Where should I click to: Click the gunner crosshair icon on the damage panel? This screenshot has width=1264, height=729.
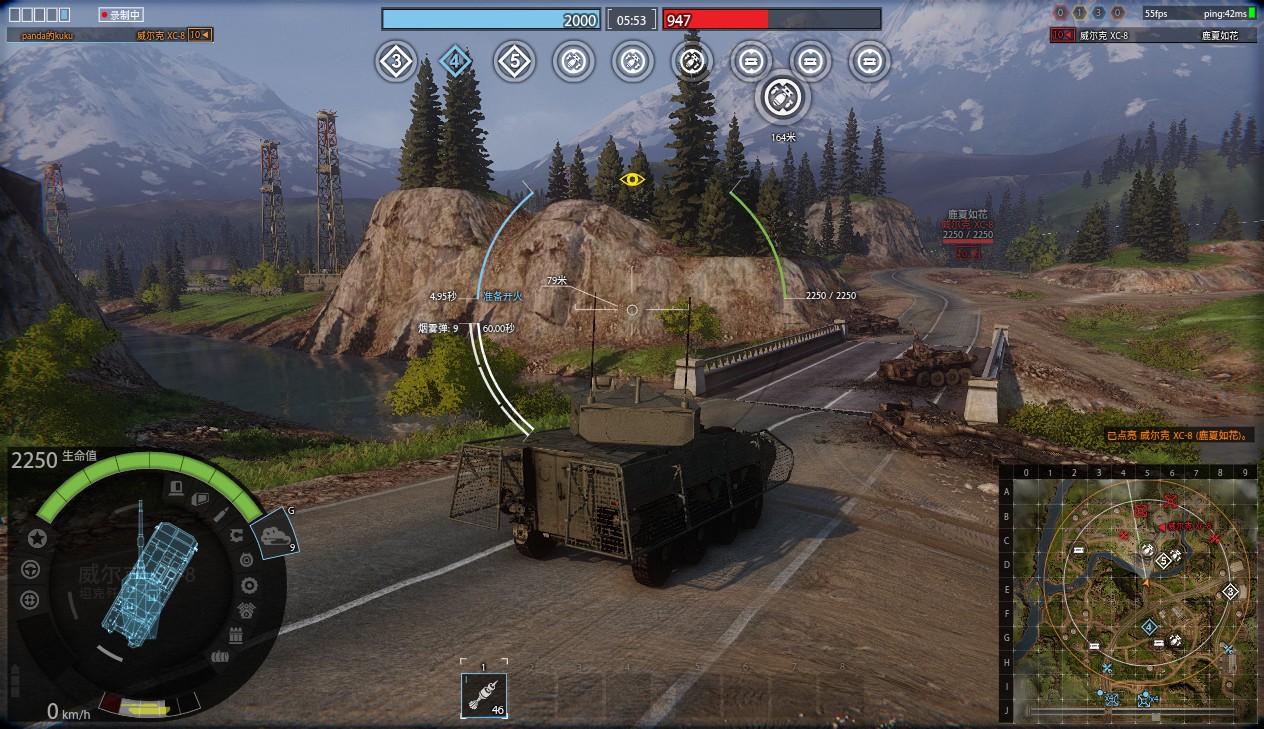click(30, 599)
